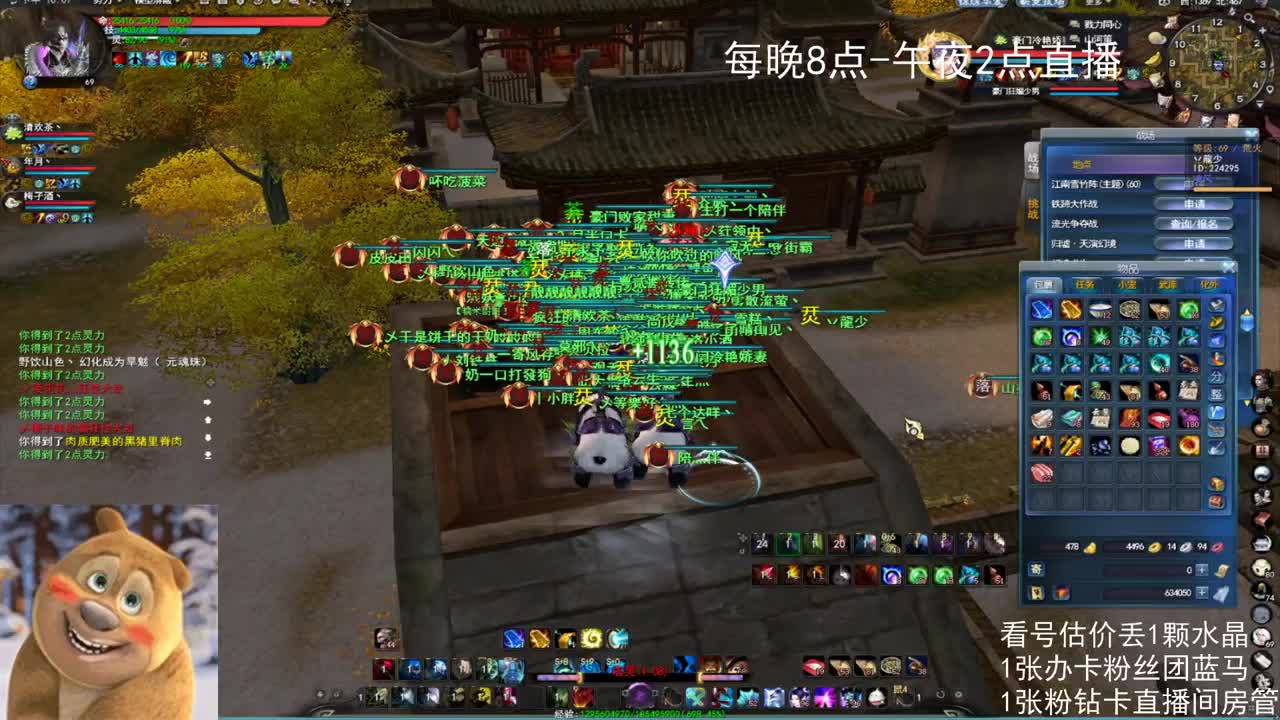Image resolution: width=1280 pixels, height=720 pixels.
Task: Click 查询/报名 for 流光争夺战
Action: point(1194,224)
